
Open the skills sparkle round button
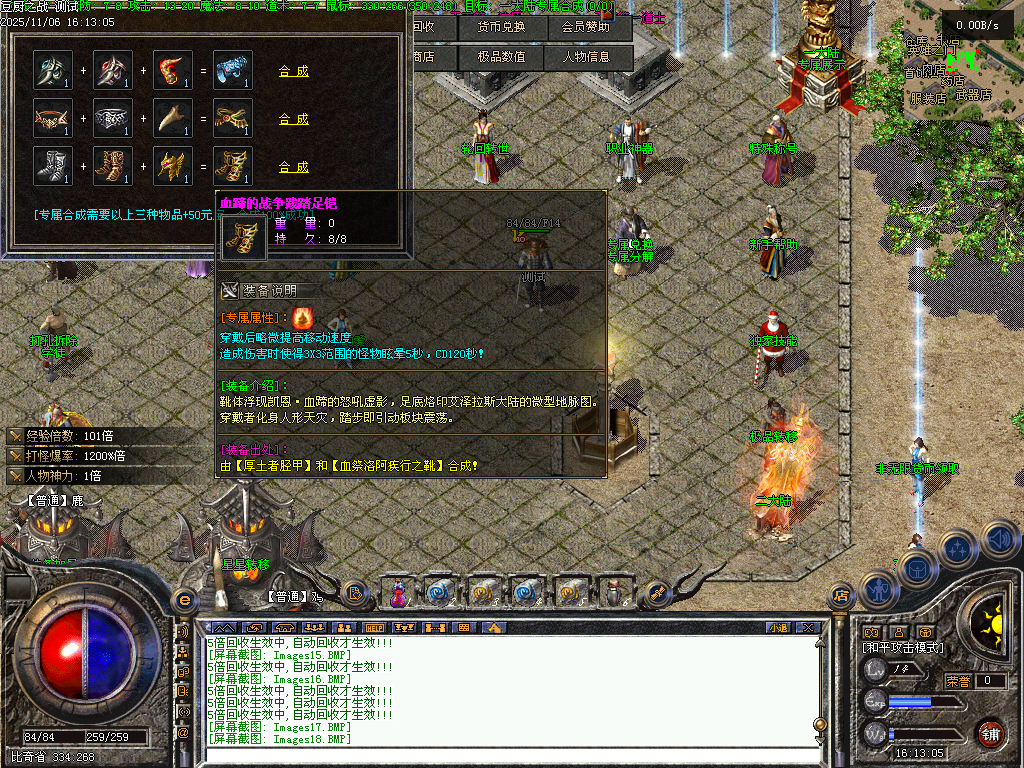pyautogui.click(x=958, y=548)
